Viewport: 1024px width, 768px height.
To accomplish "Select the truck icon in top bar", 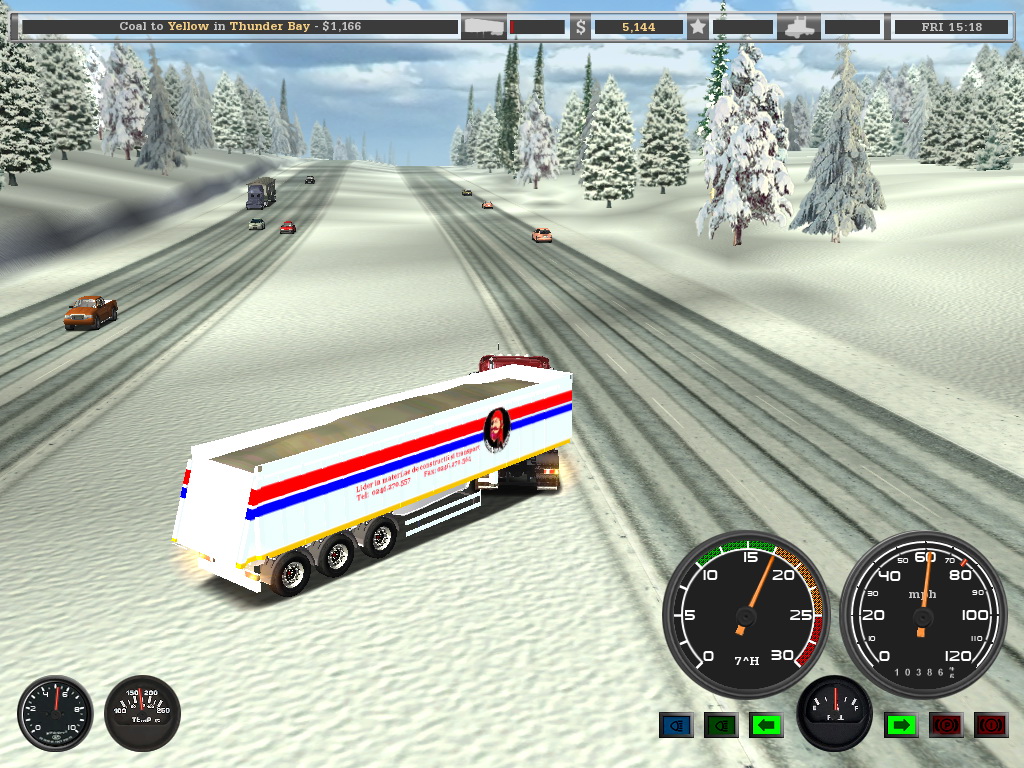I will click(800, 27).
